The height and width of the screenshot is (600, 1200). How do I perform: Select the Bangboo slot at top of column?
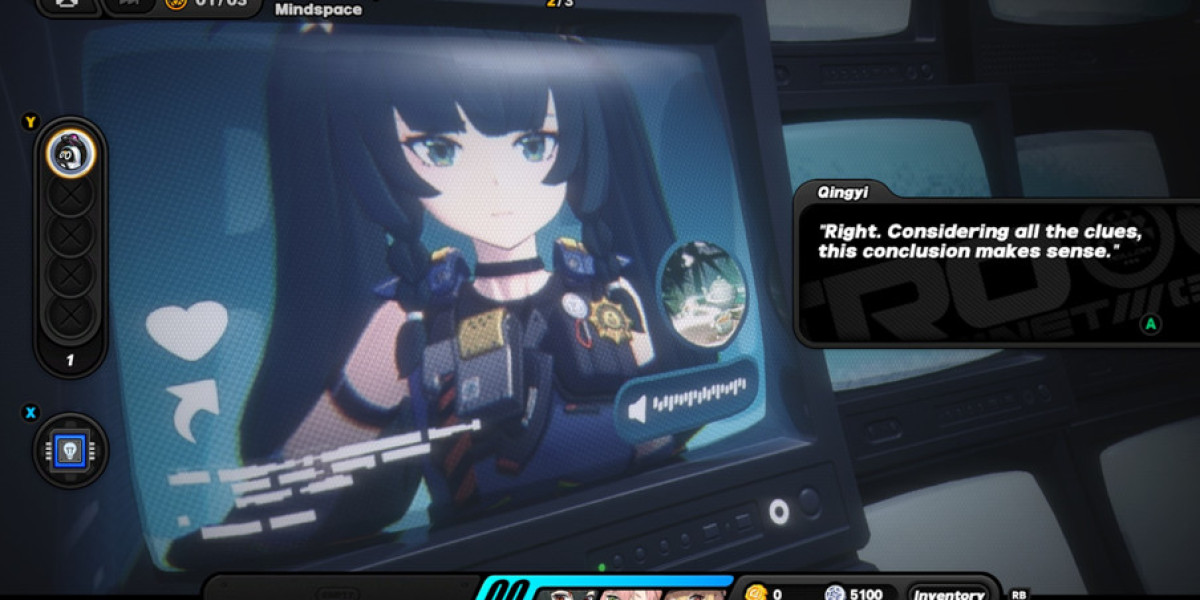(70, 154)
